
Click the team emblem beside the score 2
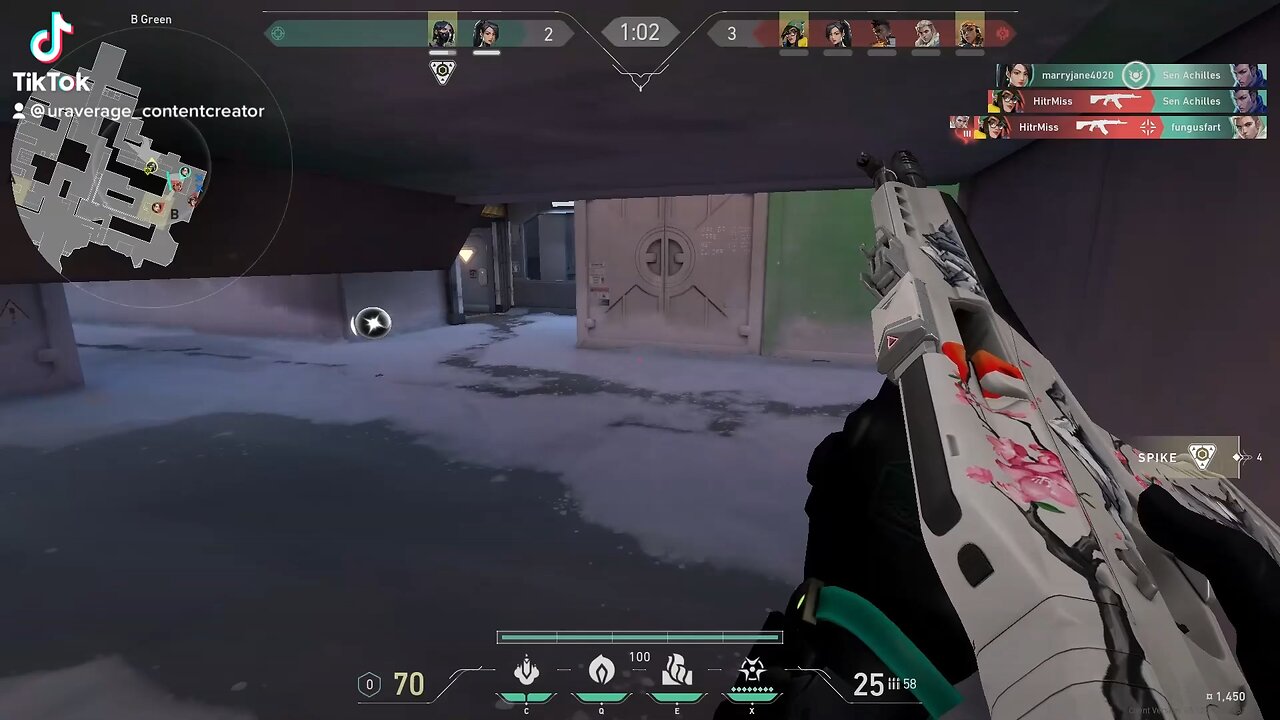coord(278,33)
